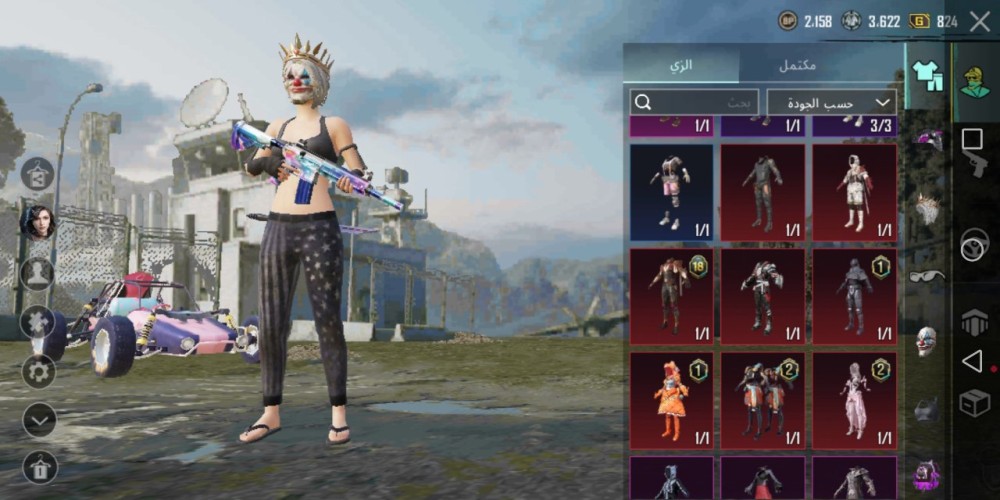Select the pink shorts outfit on blue tile

[x=671, y=193]
